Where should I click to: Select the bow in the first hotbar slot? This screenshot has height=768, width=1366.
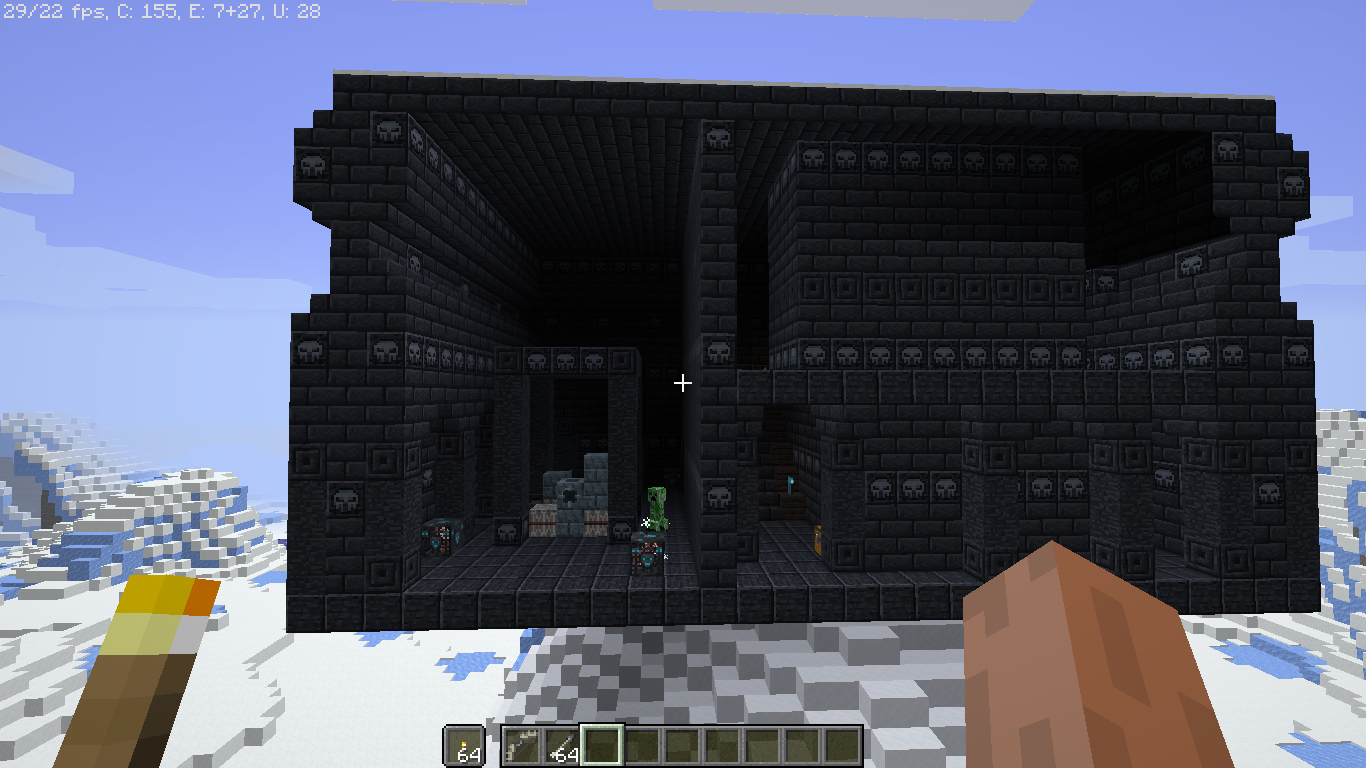522,745
